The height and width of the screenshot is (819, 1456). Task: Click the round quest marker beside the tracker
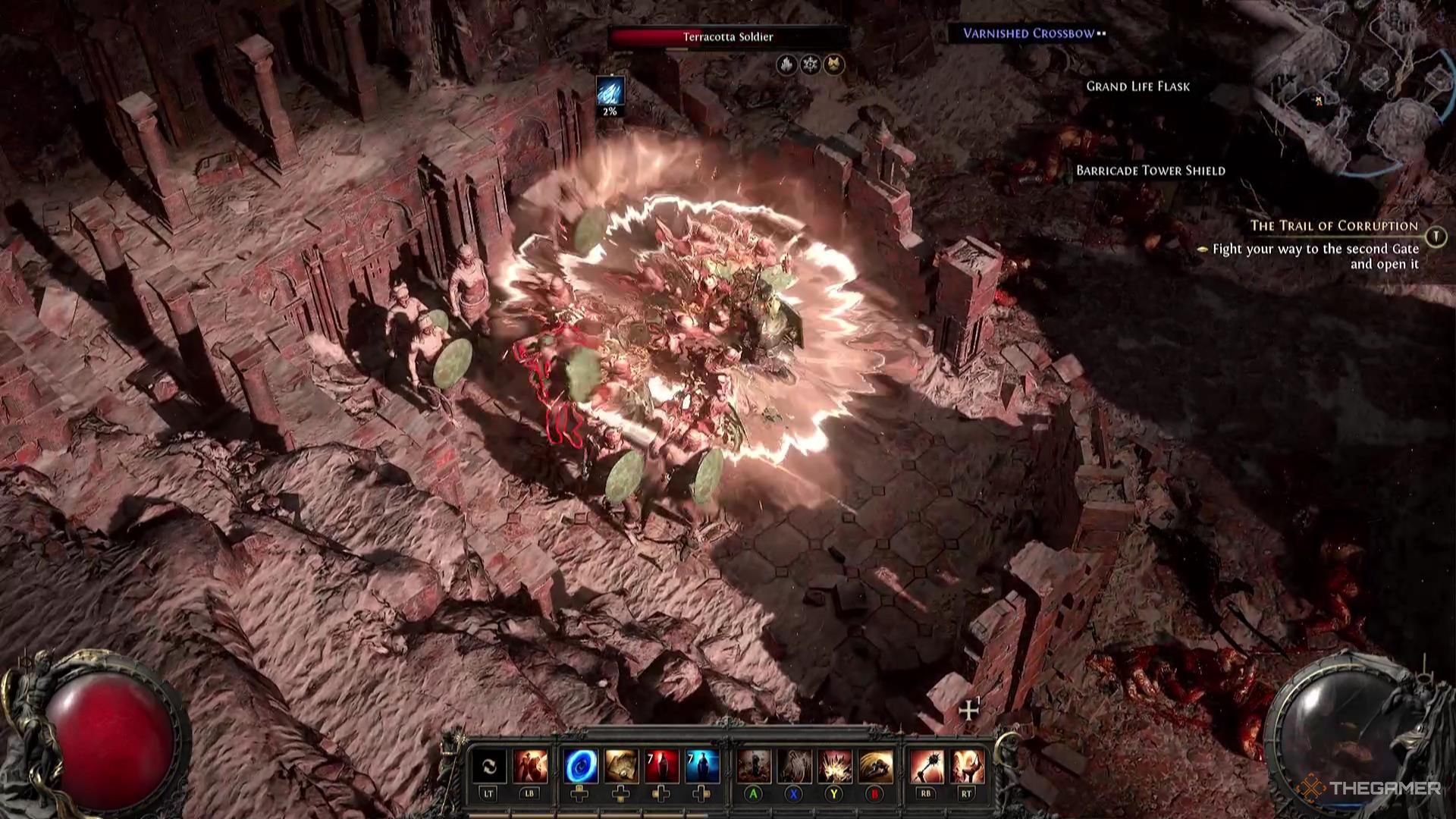pos(1435,237)
